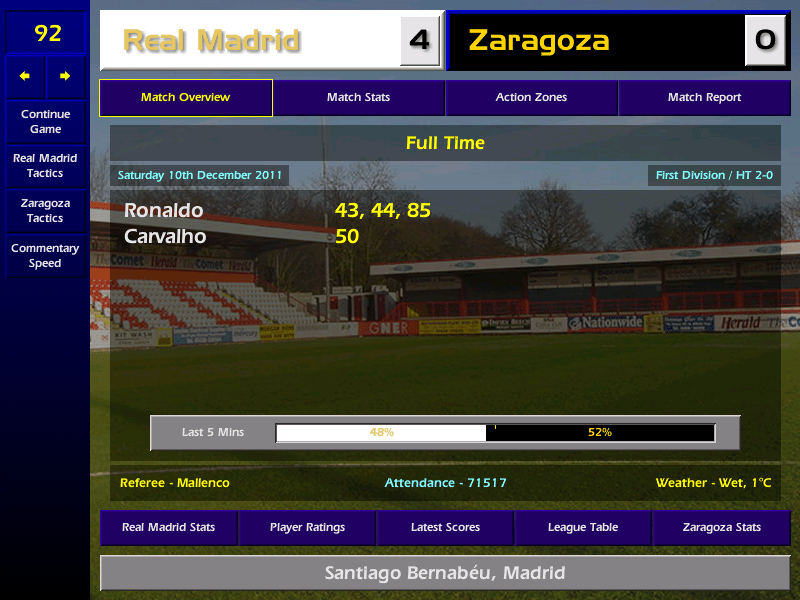Switch to the Match Overview tab

pos(185,98)
